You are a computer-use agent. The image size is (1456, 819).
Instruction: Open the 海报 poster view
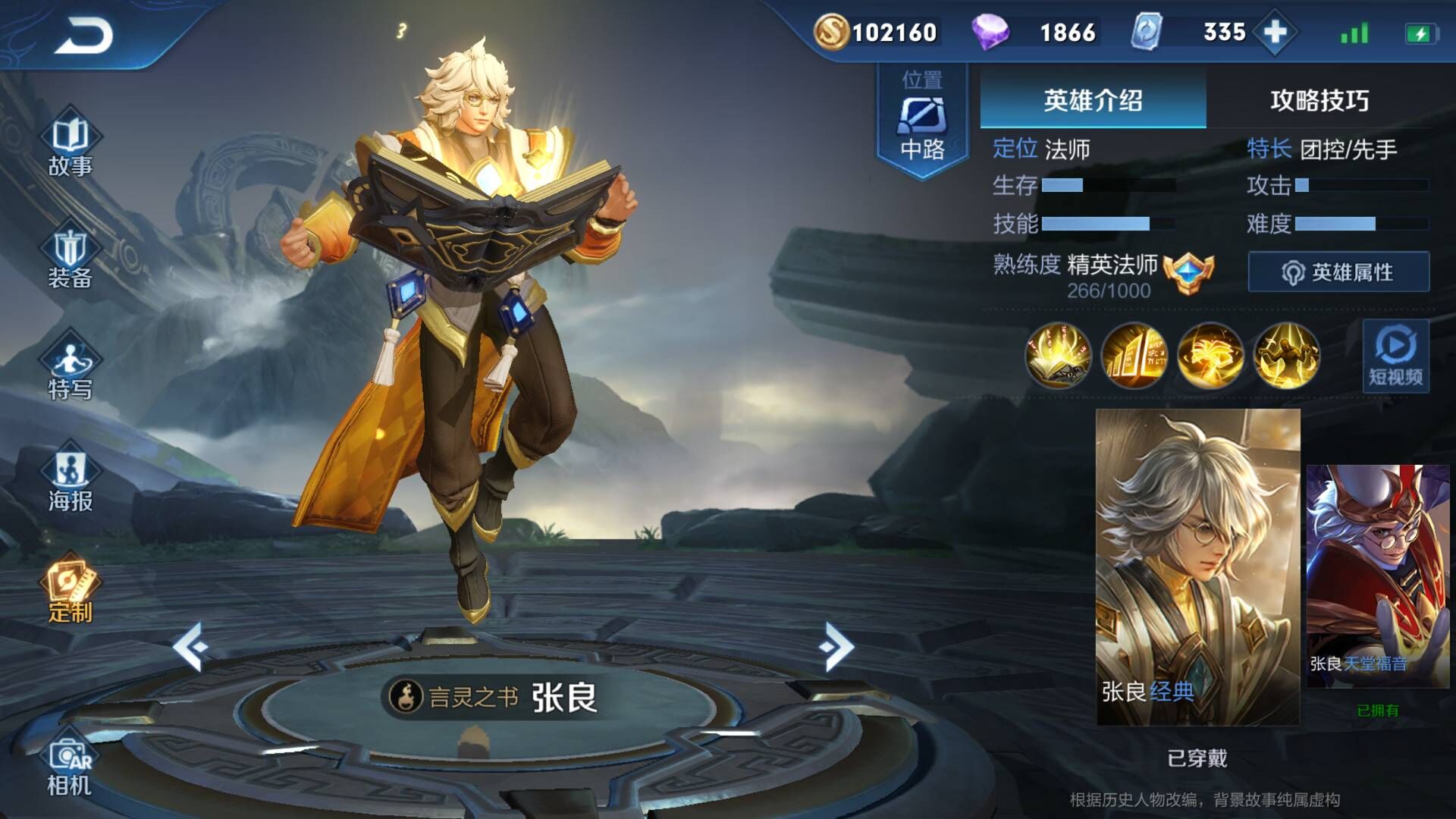click(70, 480)
